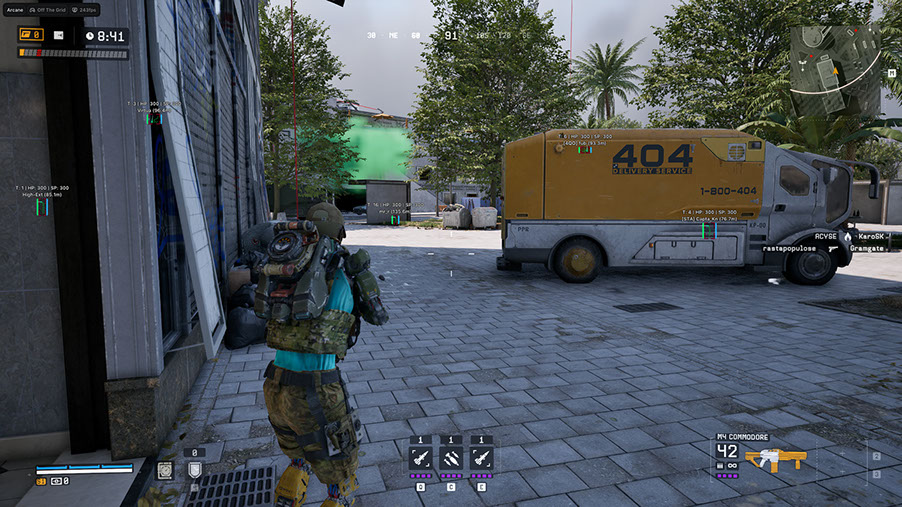The image size is (902, 507).
Task: Select the square gadget icon beside the shield
Action: pyautogui.click(x=164, y=470)
